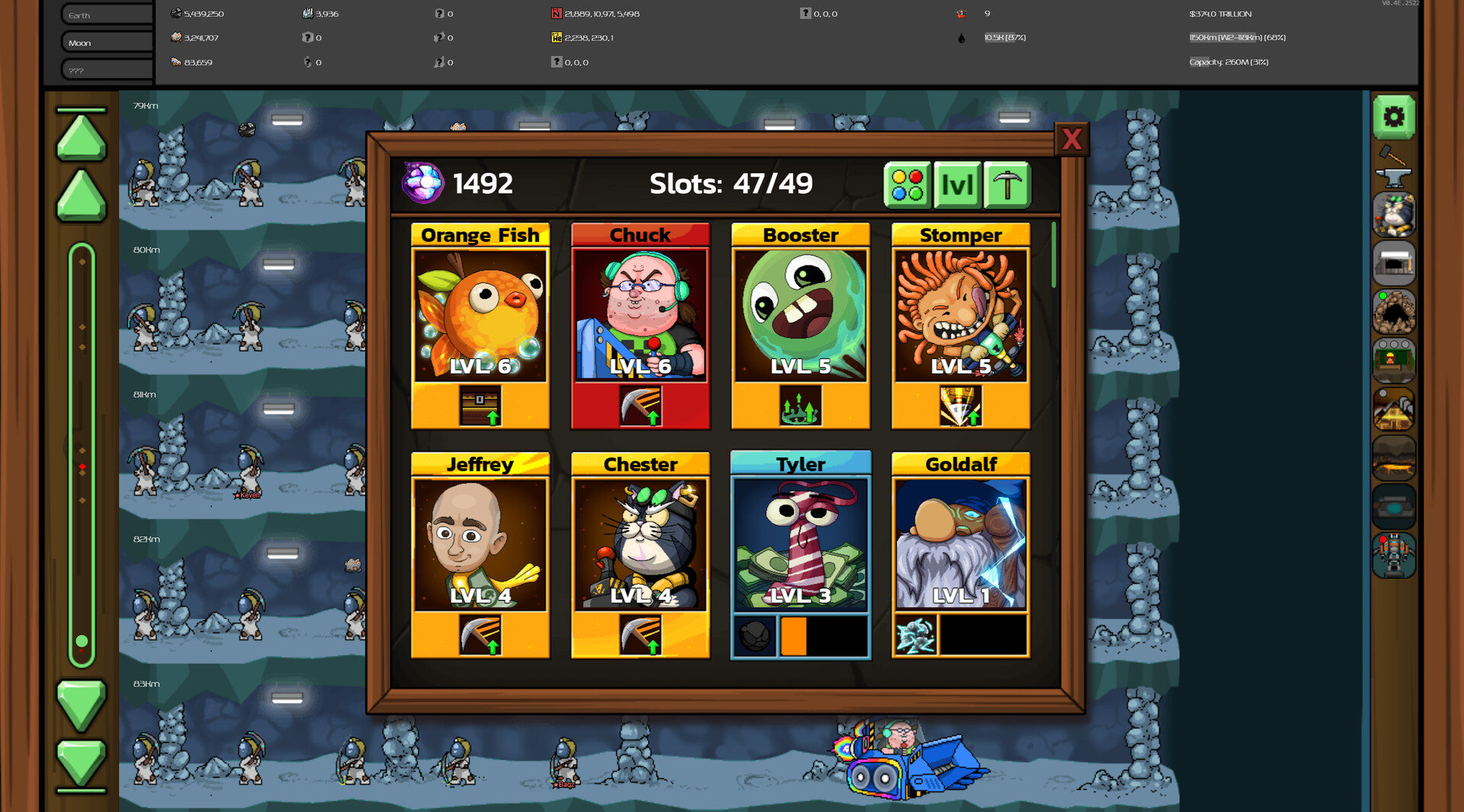Open the underground lava layer icon
This screenshot has height=812, width=1464.
coord(1395,456)
